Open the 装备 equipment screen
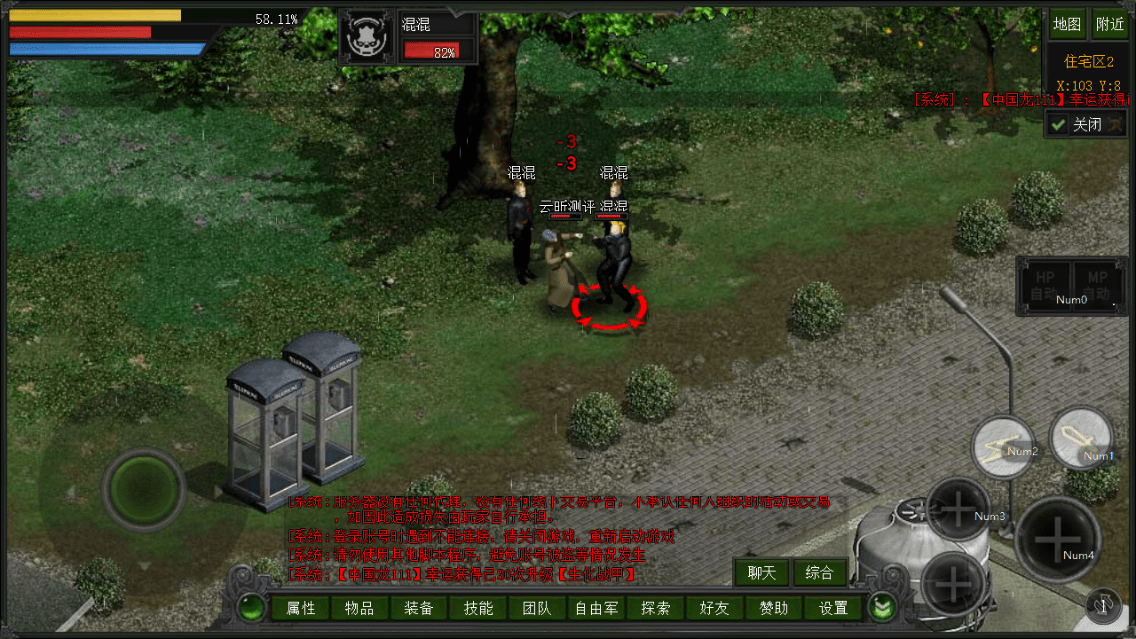Screen dimensions: 1136x639 click(x=419, y=608)
